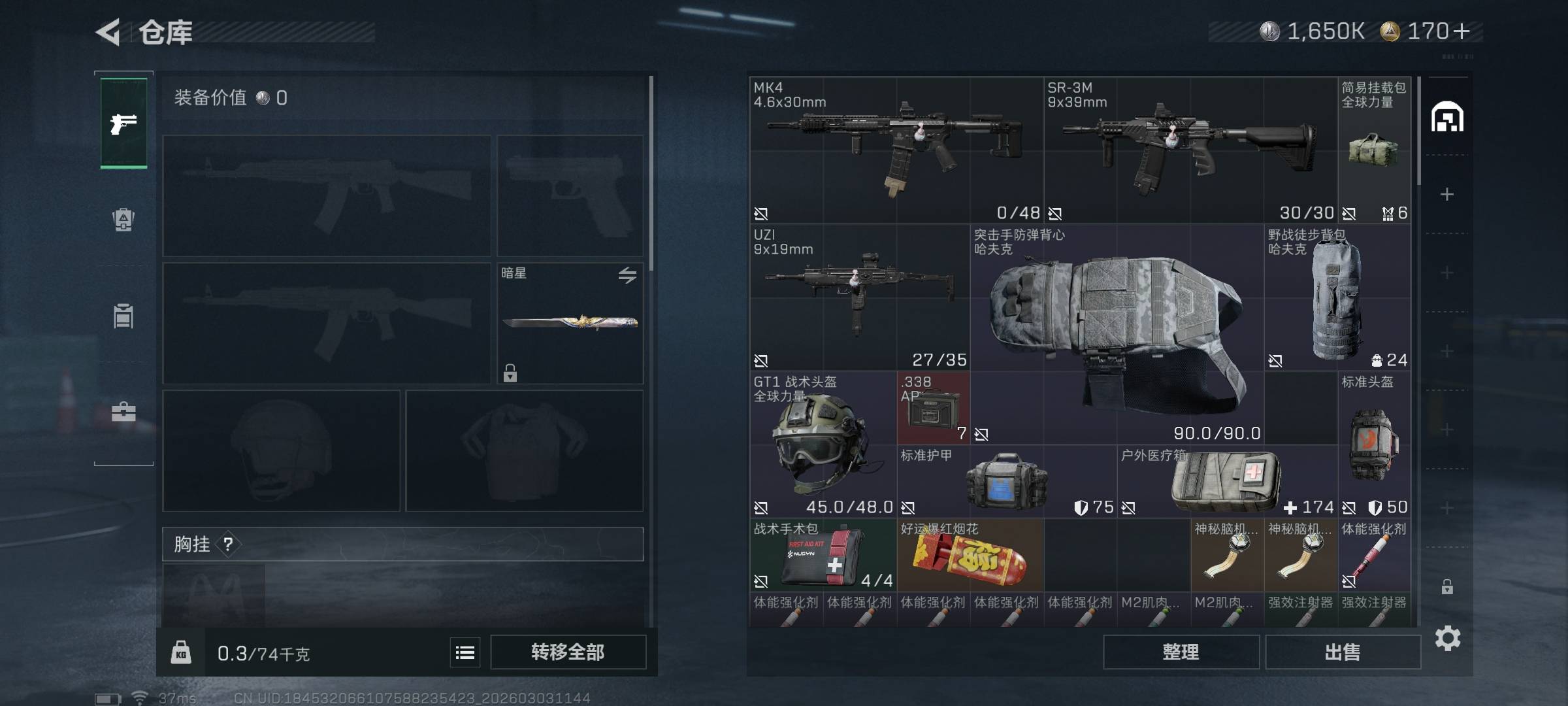Select the GT1 战术头盔 helmet
The image size is (1568, 706).
tap(823, 445)
